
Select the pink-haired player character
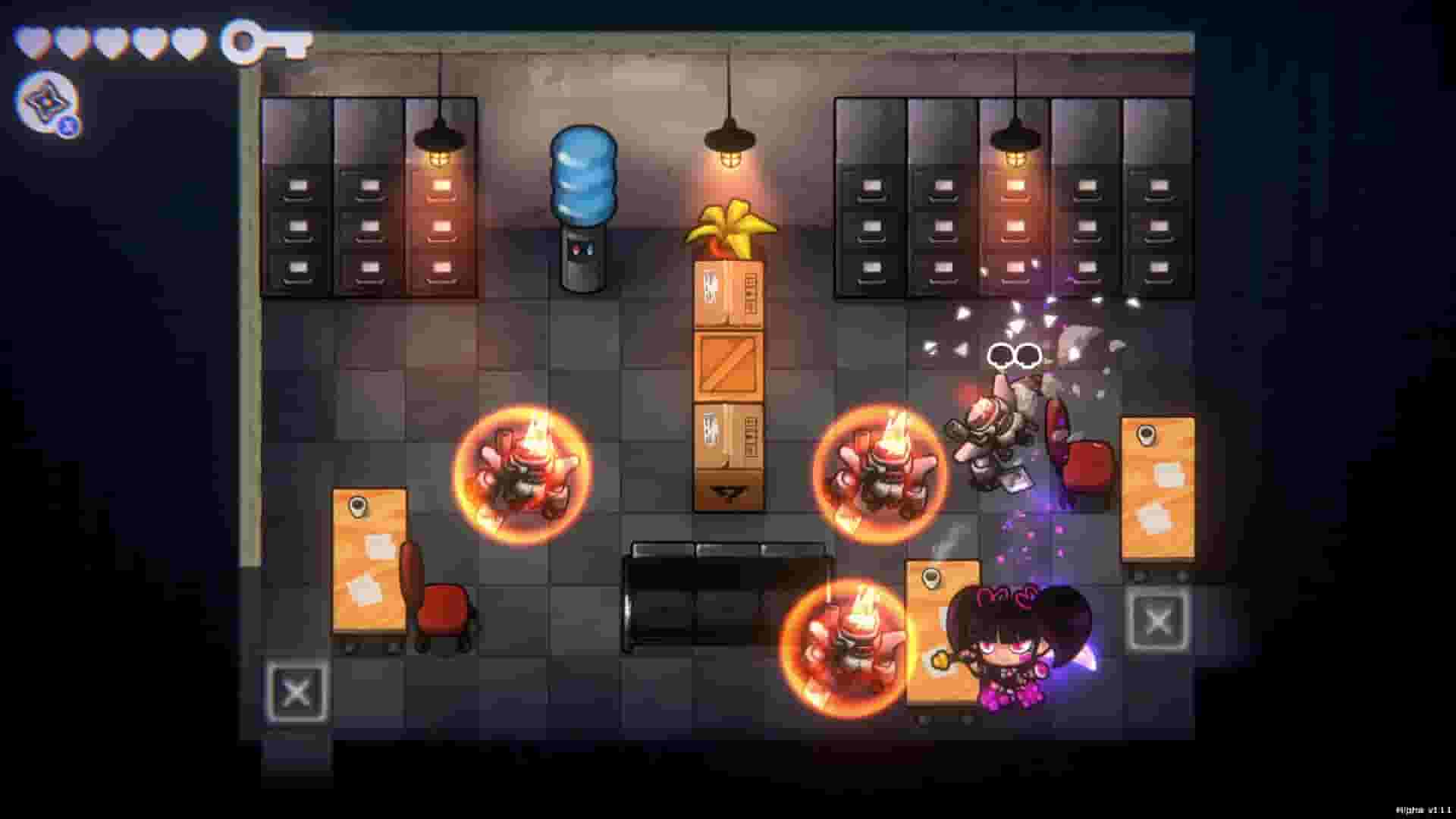(x=1009, y=652)
